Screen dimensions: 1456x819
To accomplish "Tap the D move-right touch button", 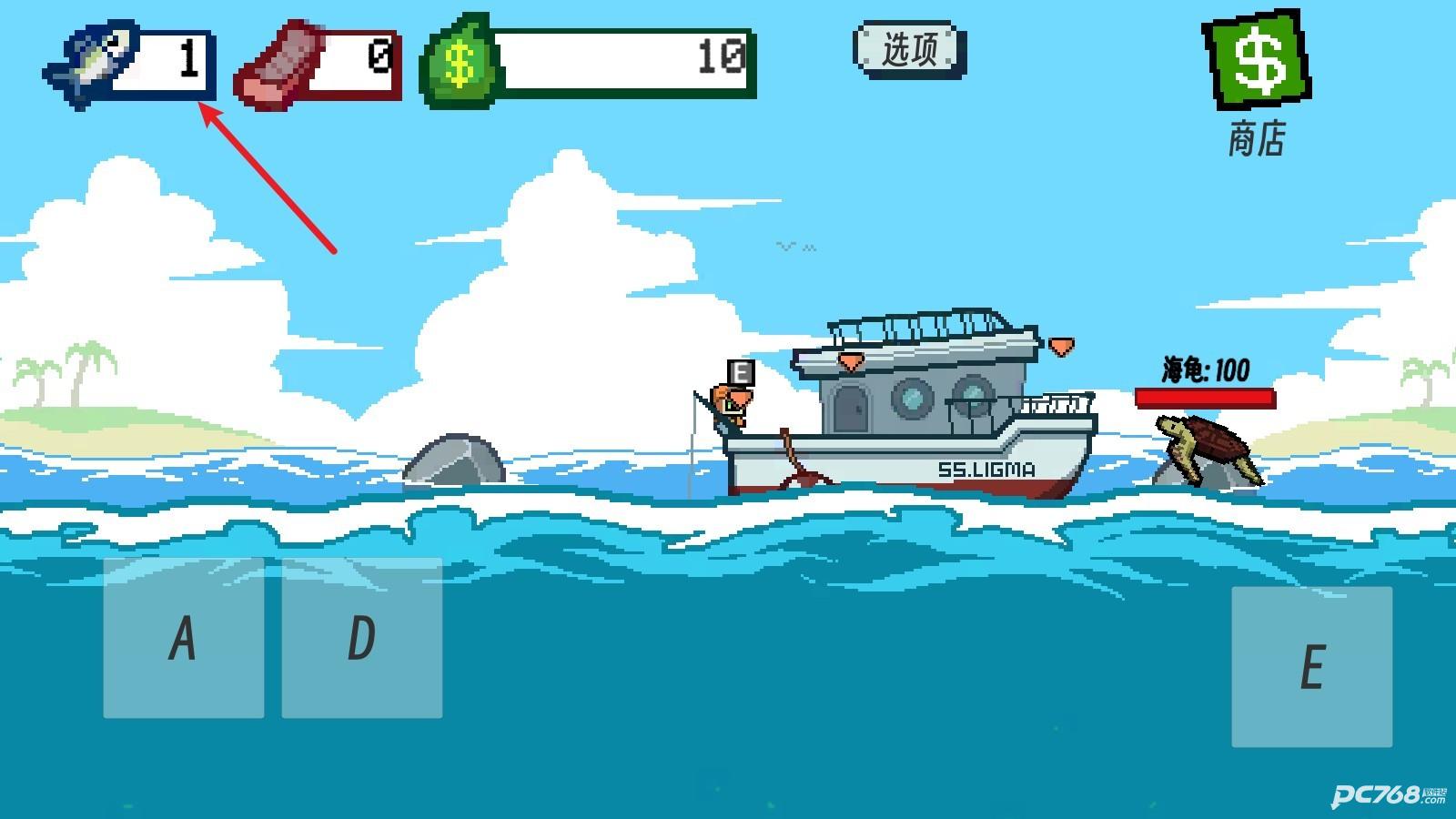I will click(x=361, y=638).
